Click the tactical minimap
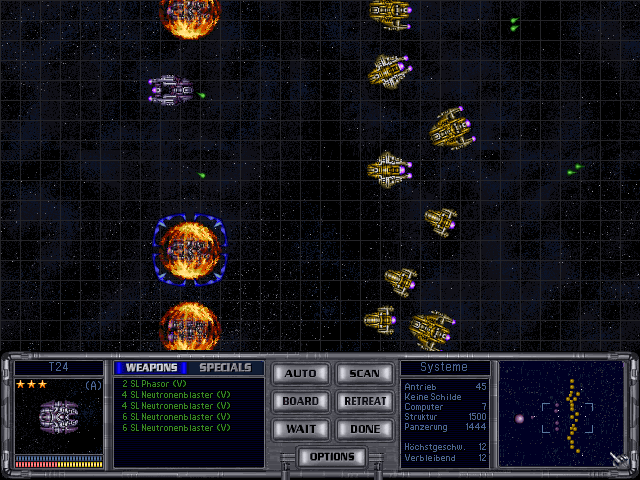640x480 pixels. coord(561,414)
